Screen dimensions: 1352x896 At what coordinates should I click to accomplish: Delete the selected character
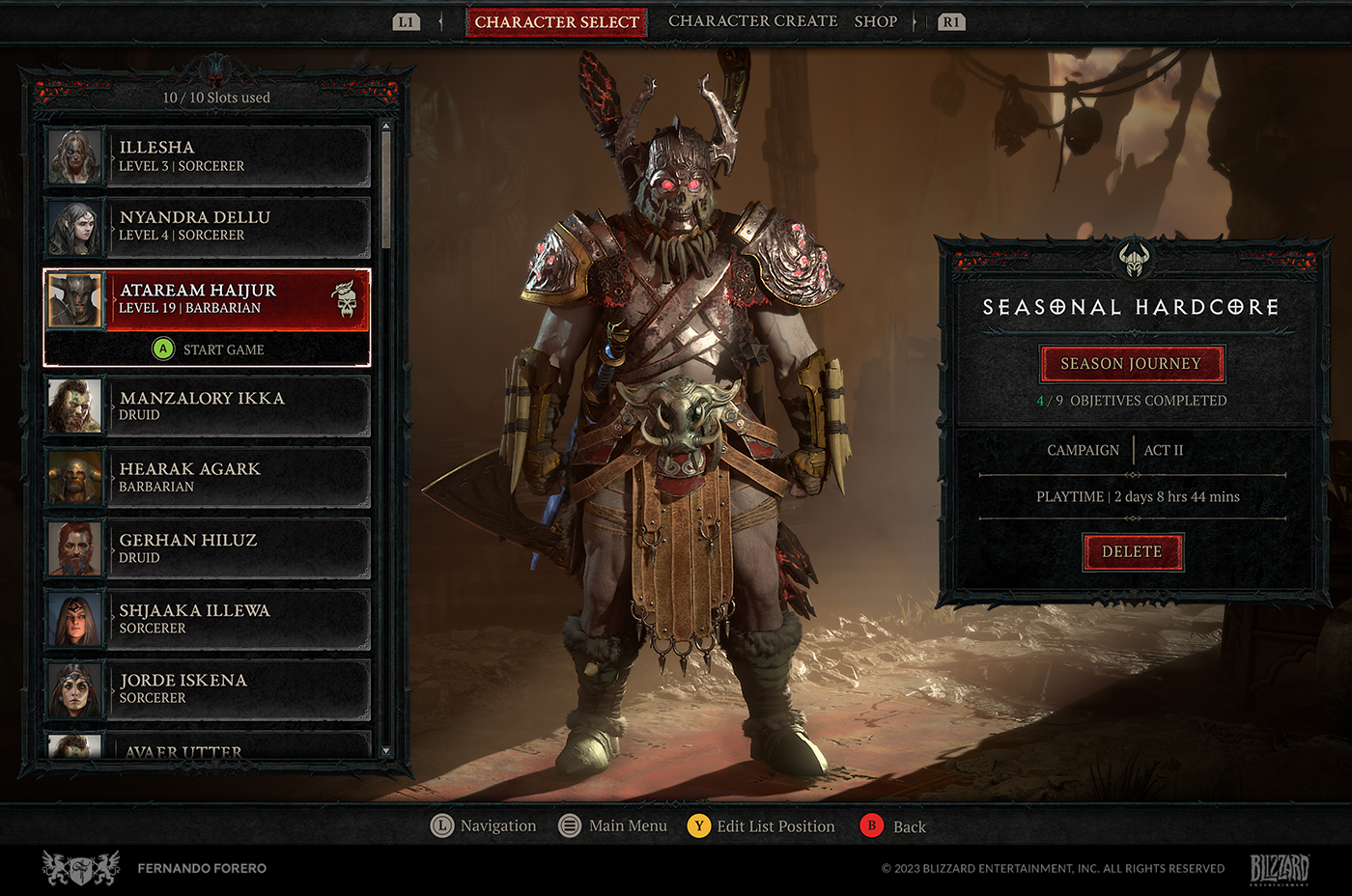point(1132,551)
